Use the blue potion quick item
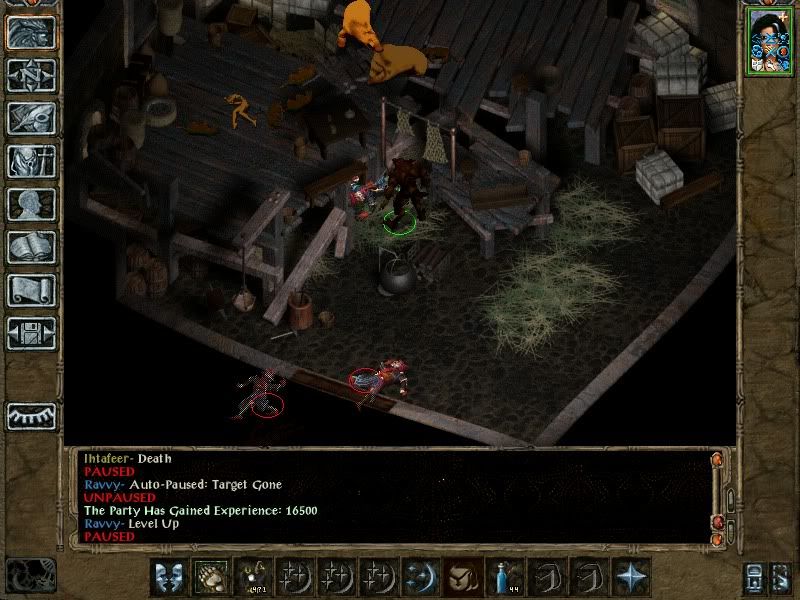 point(506,579)
